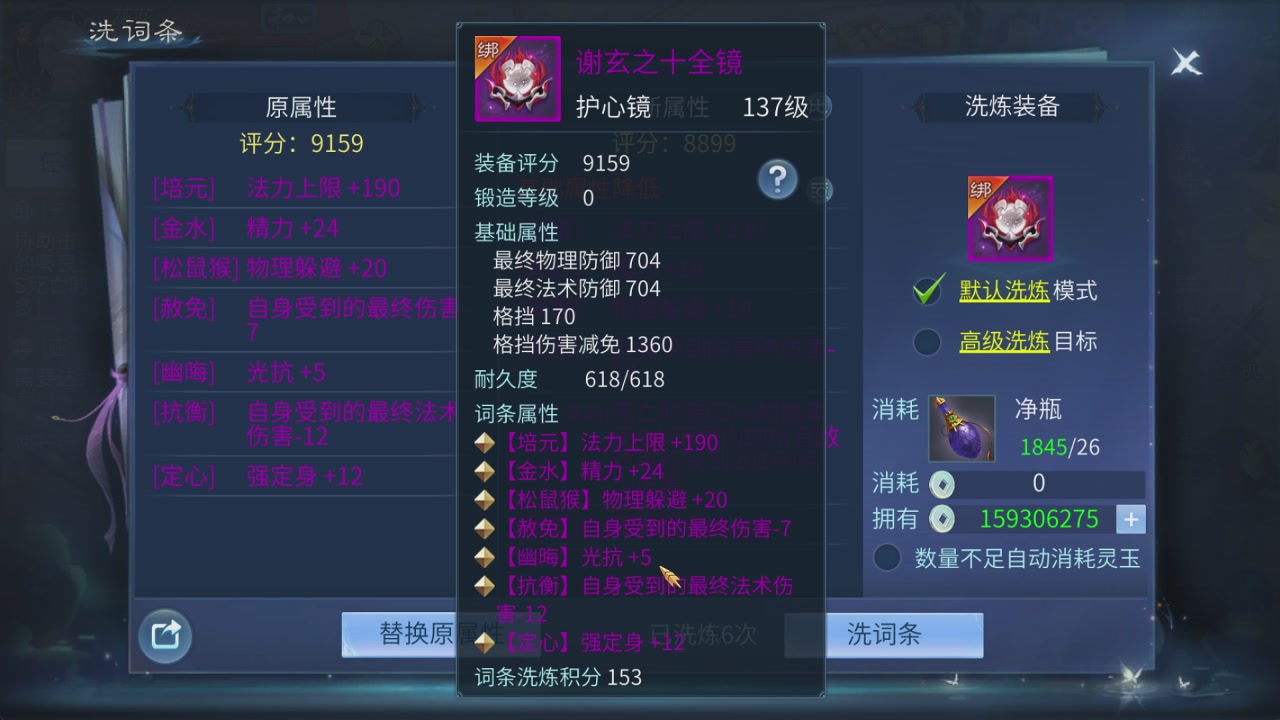Viewport: 1280px width, 720px height.
Task: Click the plus button to buy more spirit jade
Action: pyautogui.click(x=1131, y=519)
